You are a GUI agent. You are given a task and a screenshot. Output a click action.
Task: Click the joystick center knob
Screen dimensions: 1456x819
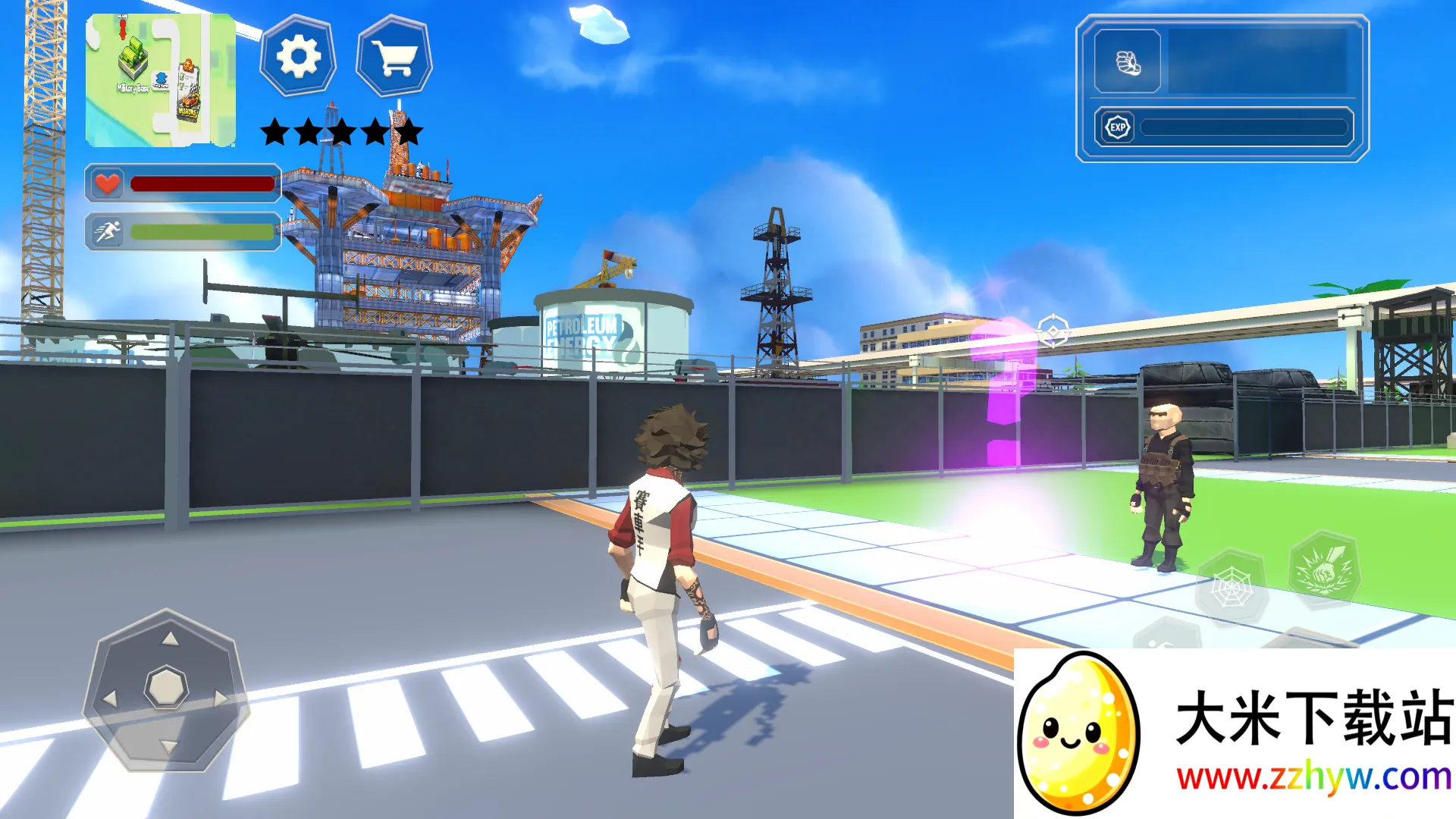tap(166, 688)
